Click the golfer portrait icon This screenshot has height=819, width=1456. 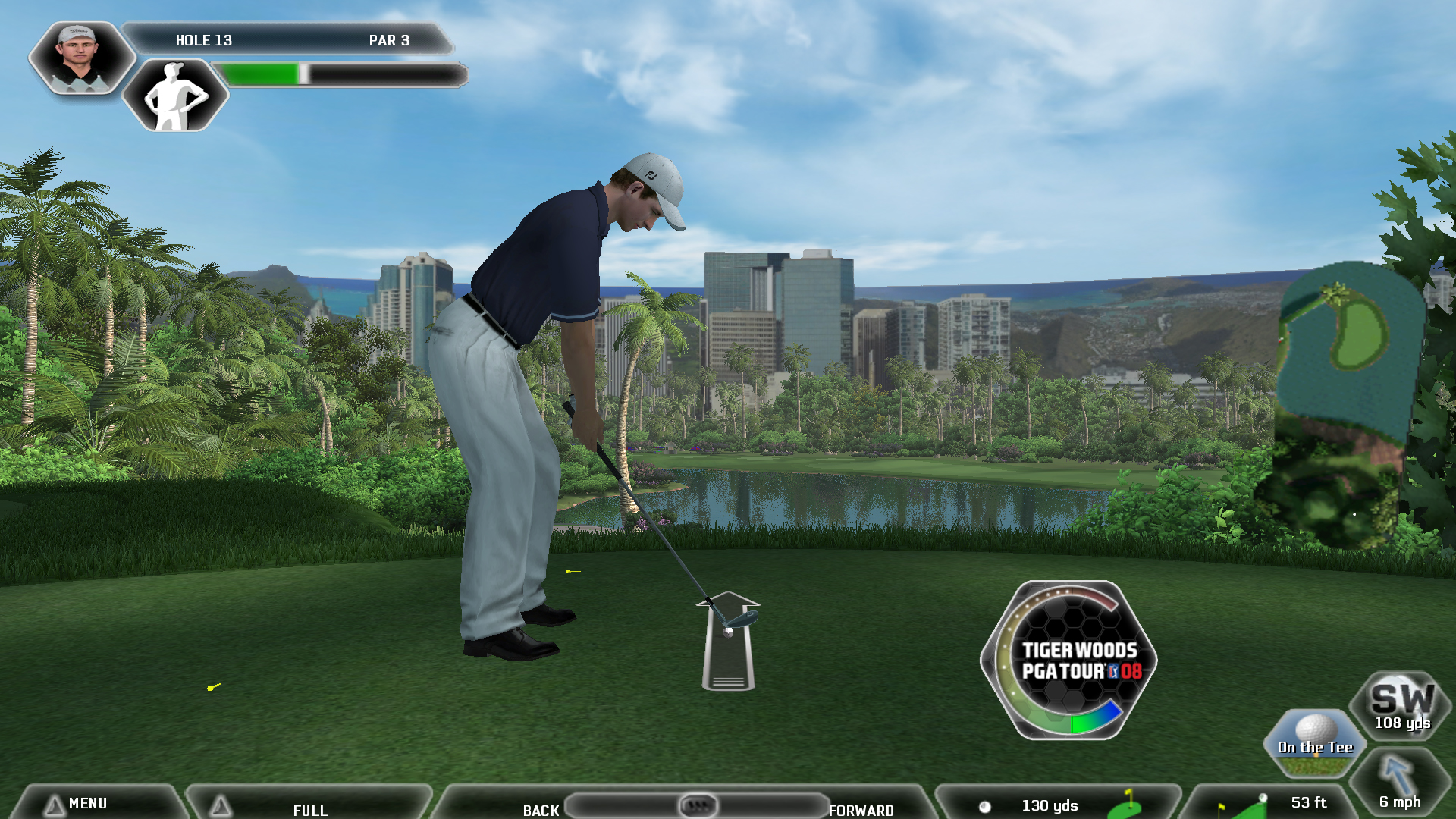point(81,58)
